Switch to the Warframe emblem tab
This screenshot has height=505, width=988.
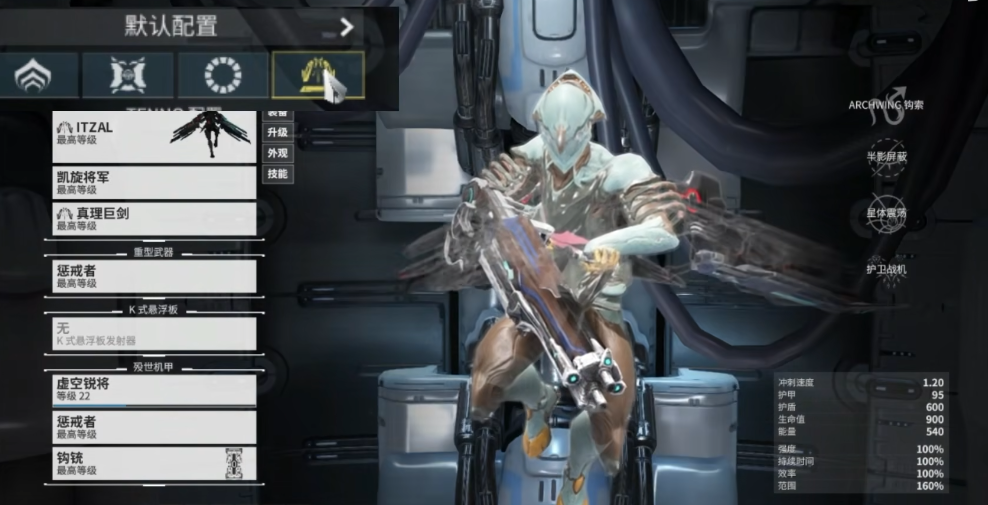coord(39,76)
